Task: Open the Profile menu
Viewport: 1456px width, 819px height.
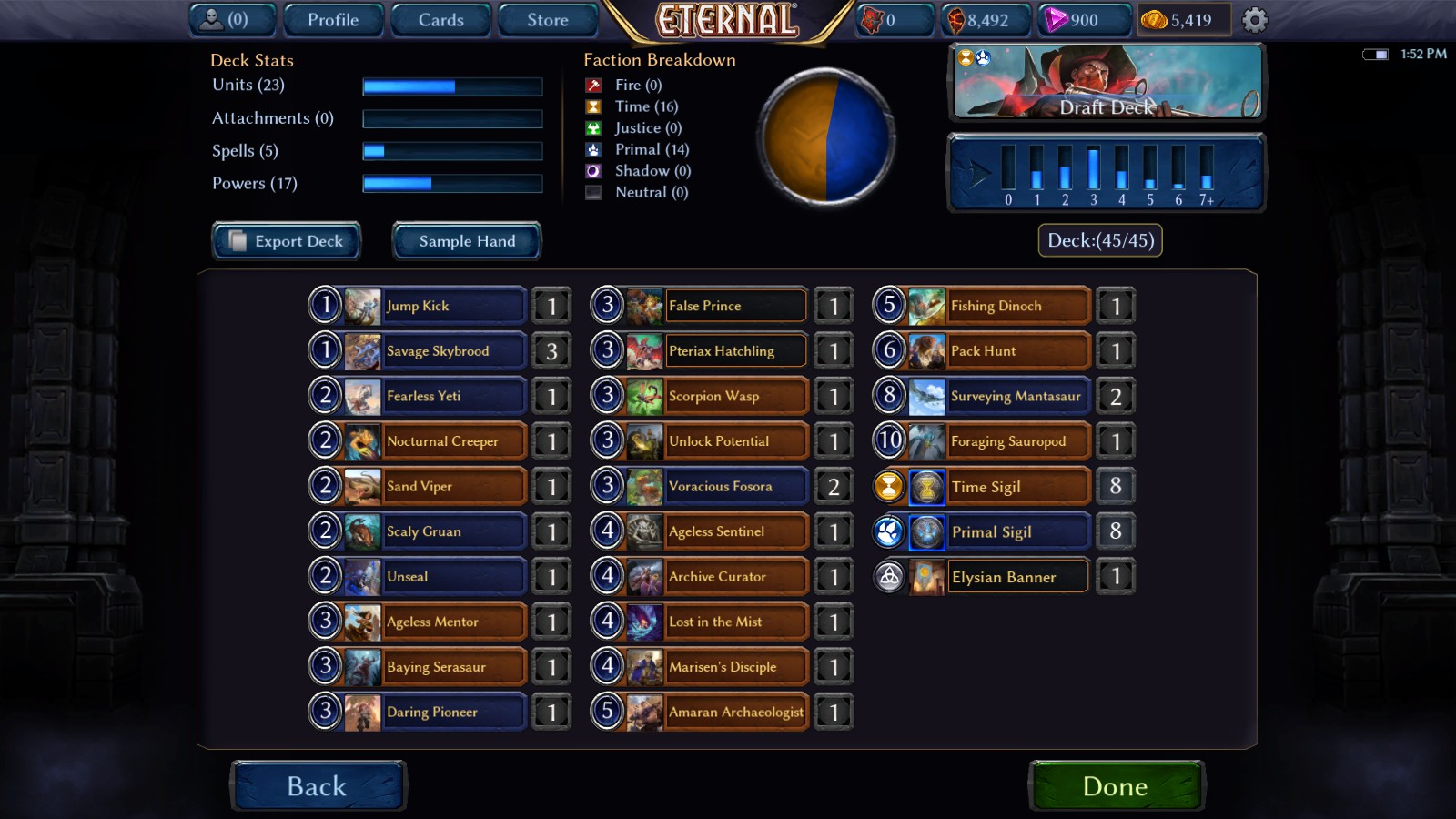Action: click(332, 18)
